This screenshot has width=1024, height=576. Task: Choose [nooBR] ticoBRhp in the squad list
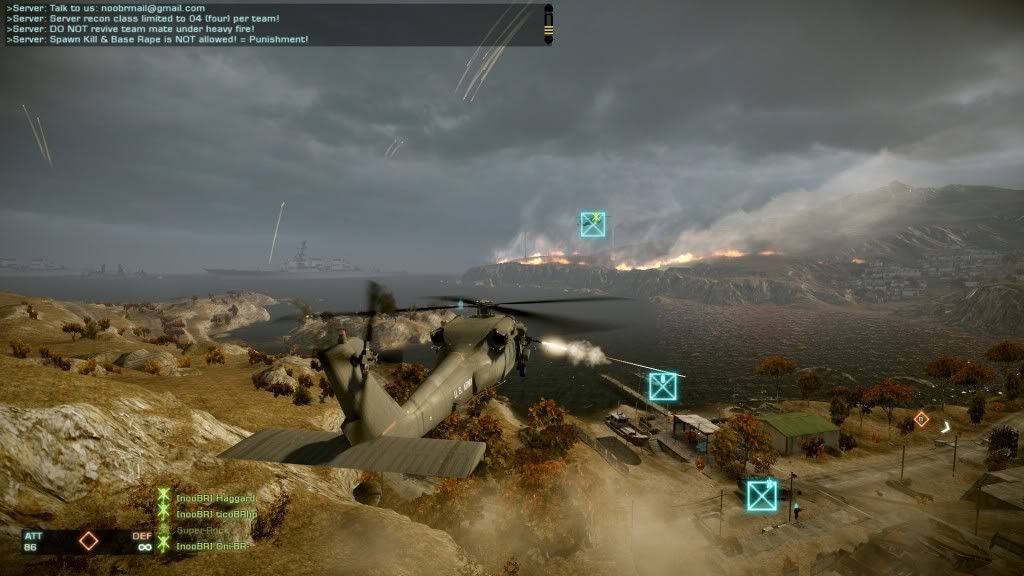point(216,514)
